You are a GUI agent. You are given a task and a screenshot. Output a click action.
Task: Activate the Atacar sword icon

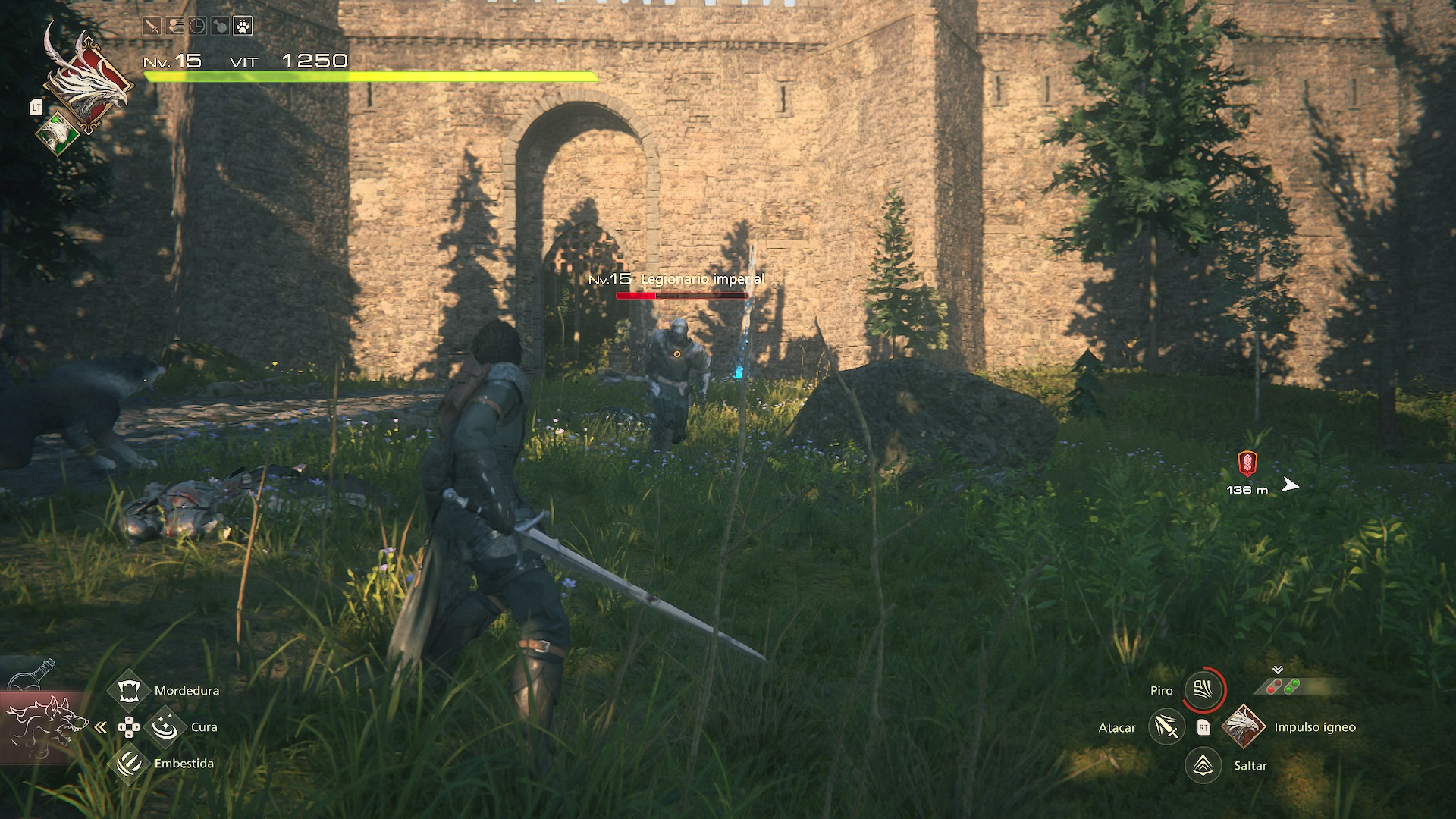tap(1166, 727)
